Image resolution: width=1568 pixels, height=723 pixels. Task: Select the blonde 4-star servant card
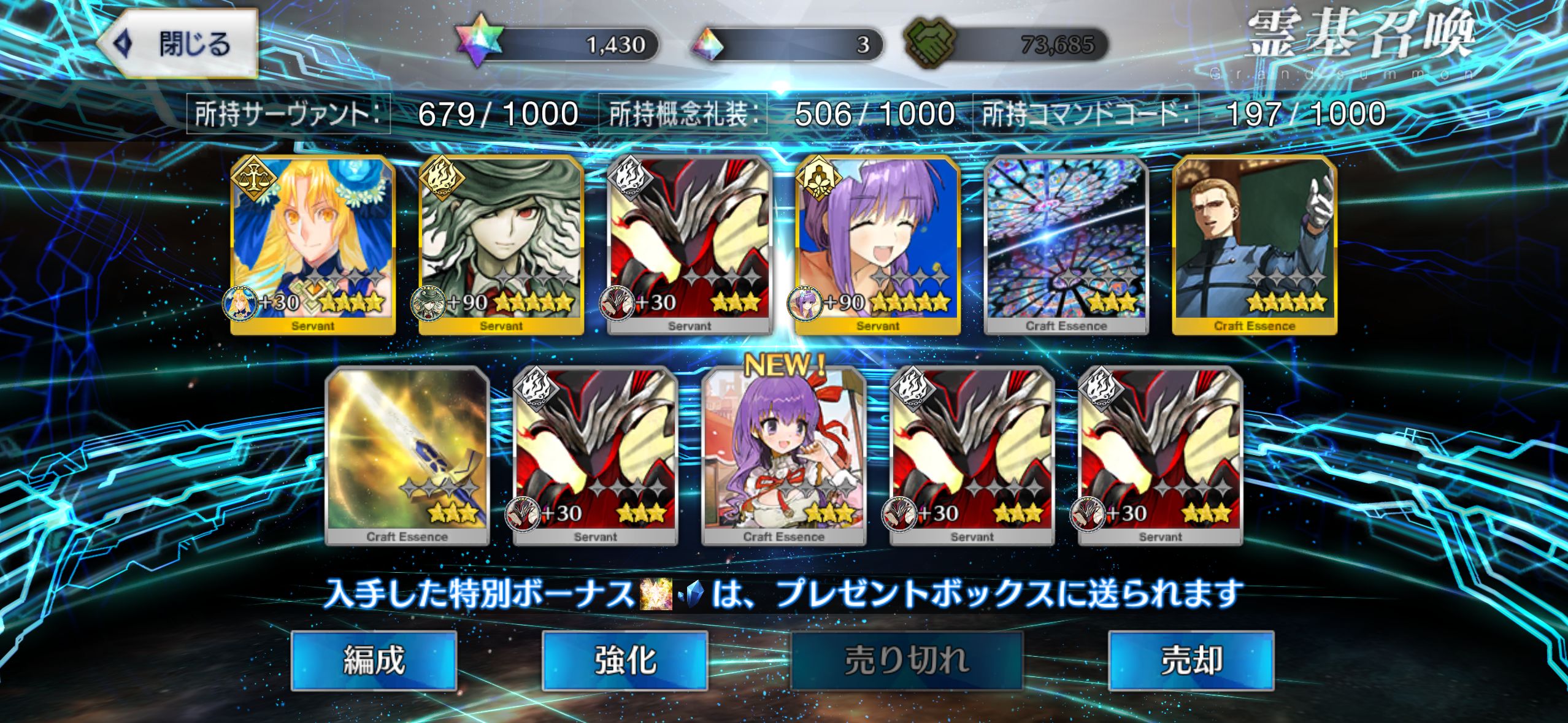coord(313,244)
